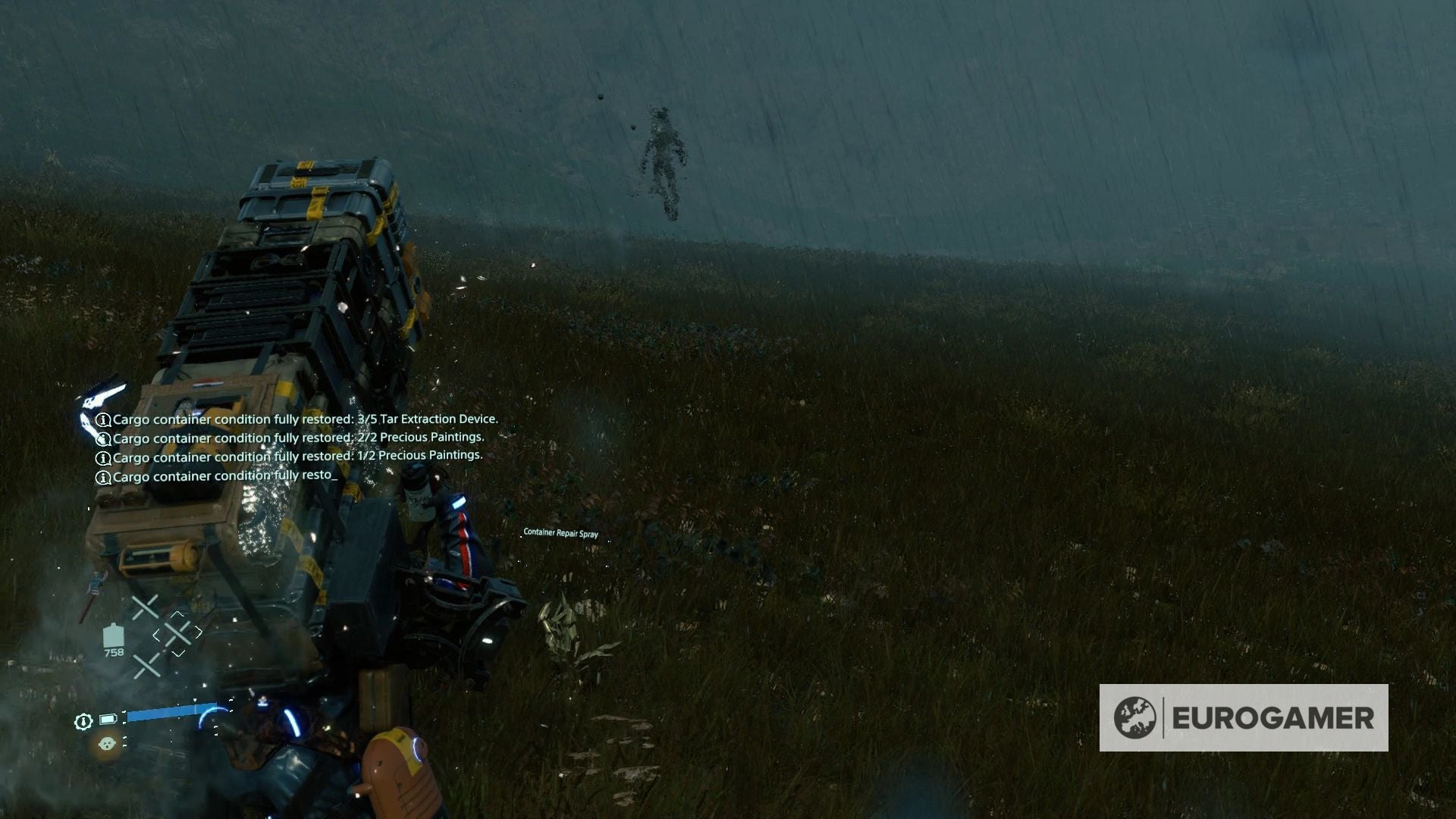Screen dimensions: 1456x819
Task: Toggle the right-pointing chevron in the compass cluster
Action: [198, 632]
